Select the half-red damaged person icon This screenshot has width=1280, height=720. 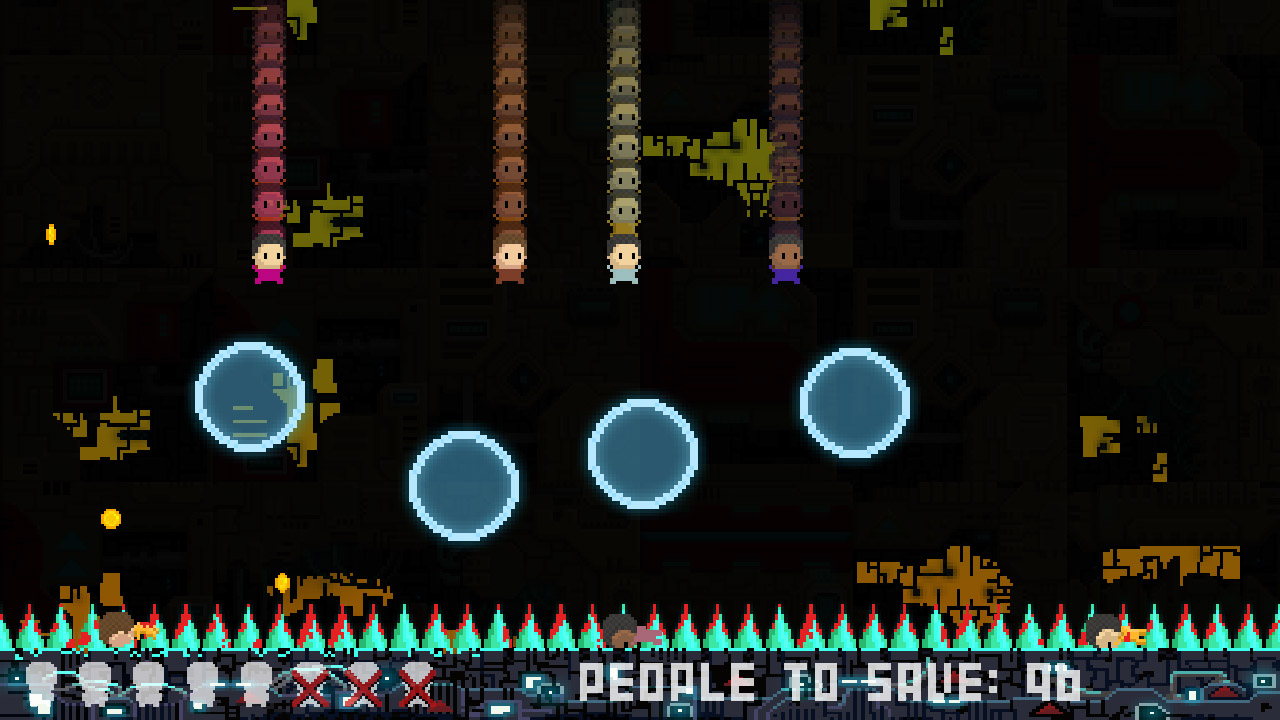(x=257, y=685)
